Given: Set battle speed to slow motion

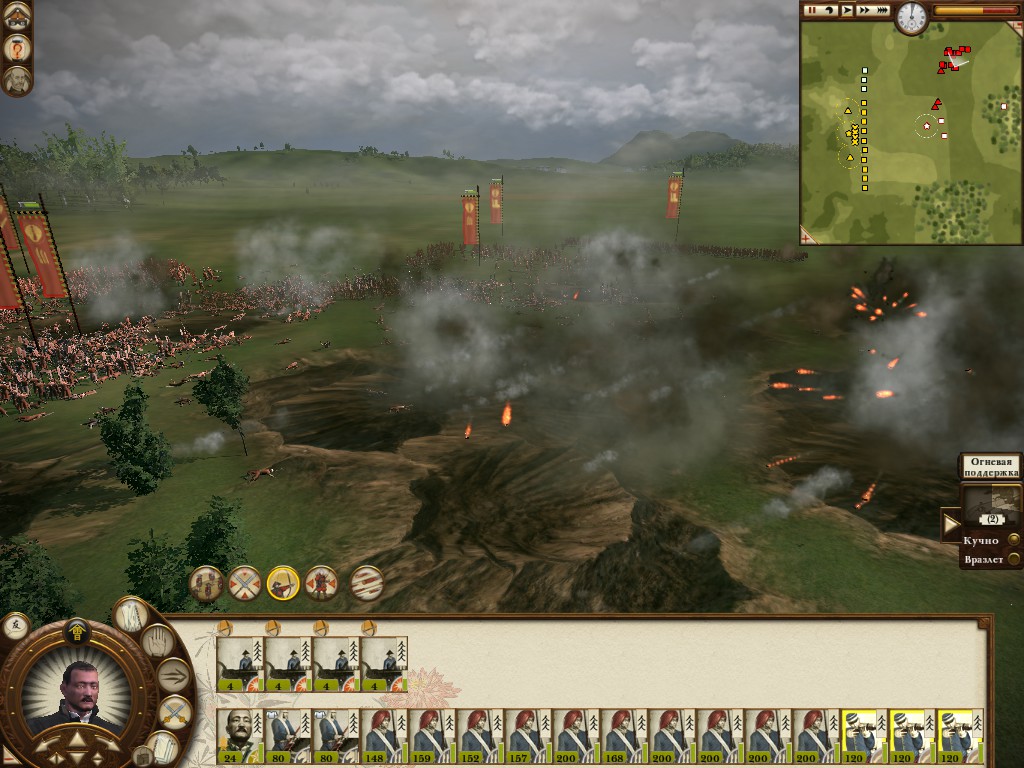Looking at the screenshot, I should pos(830,10).
